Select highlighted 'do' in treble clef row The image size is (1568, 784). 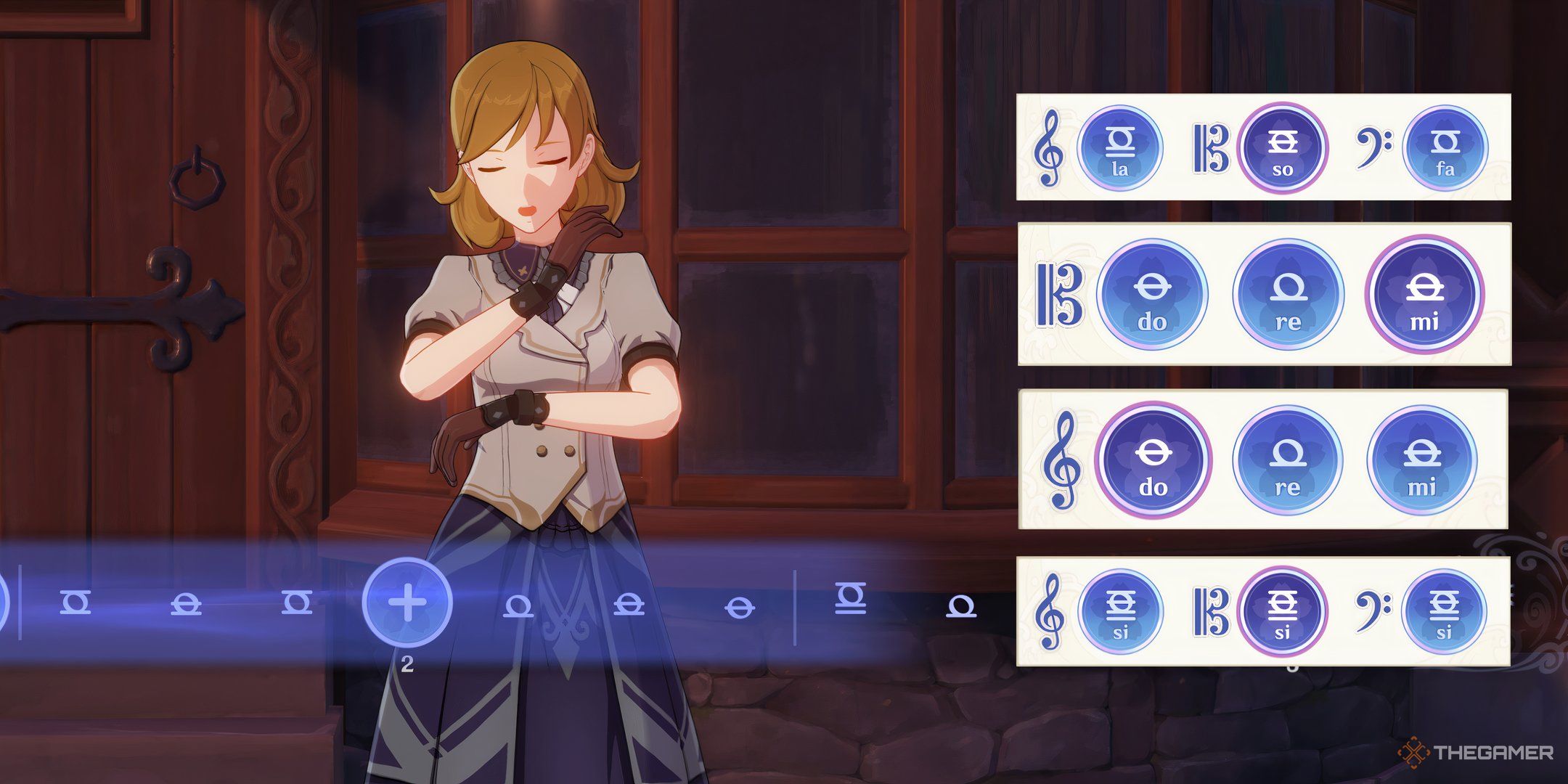1153,460
